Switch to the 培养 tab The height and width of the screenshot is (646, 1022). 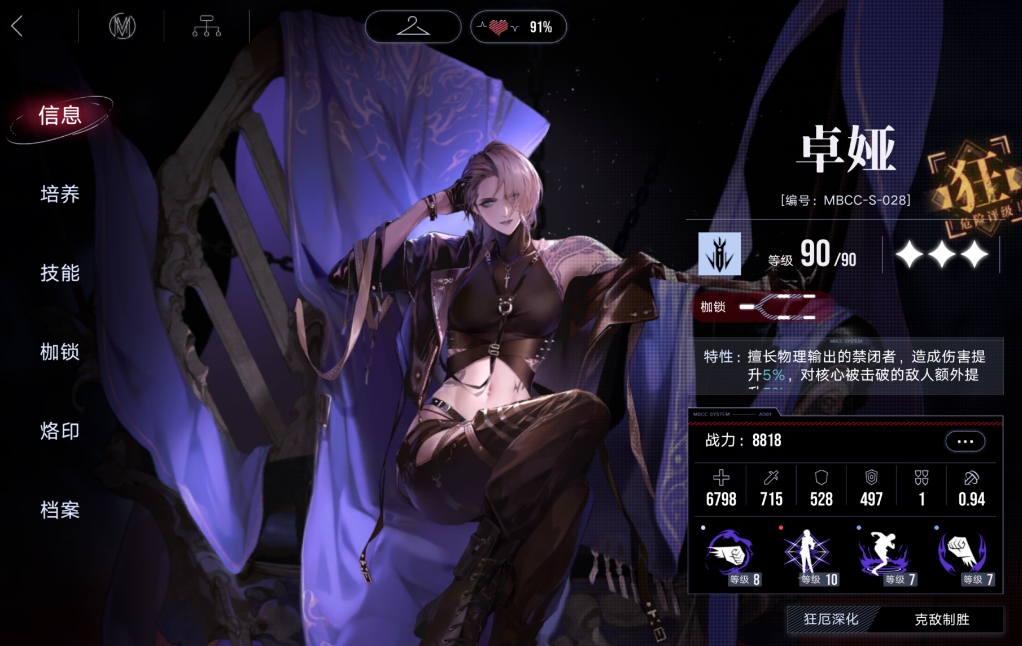[x=60, y=194]
